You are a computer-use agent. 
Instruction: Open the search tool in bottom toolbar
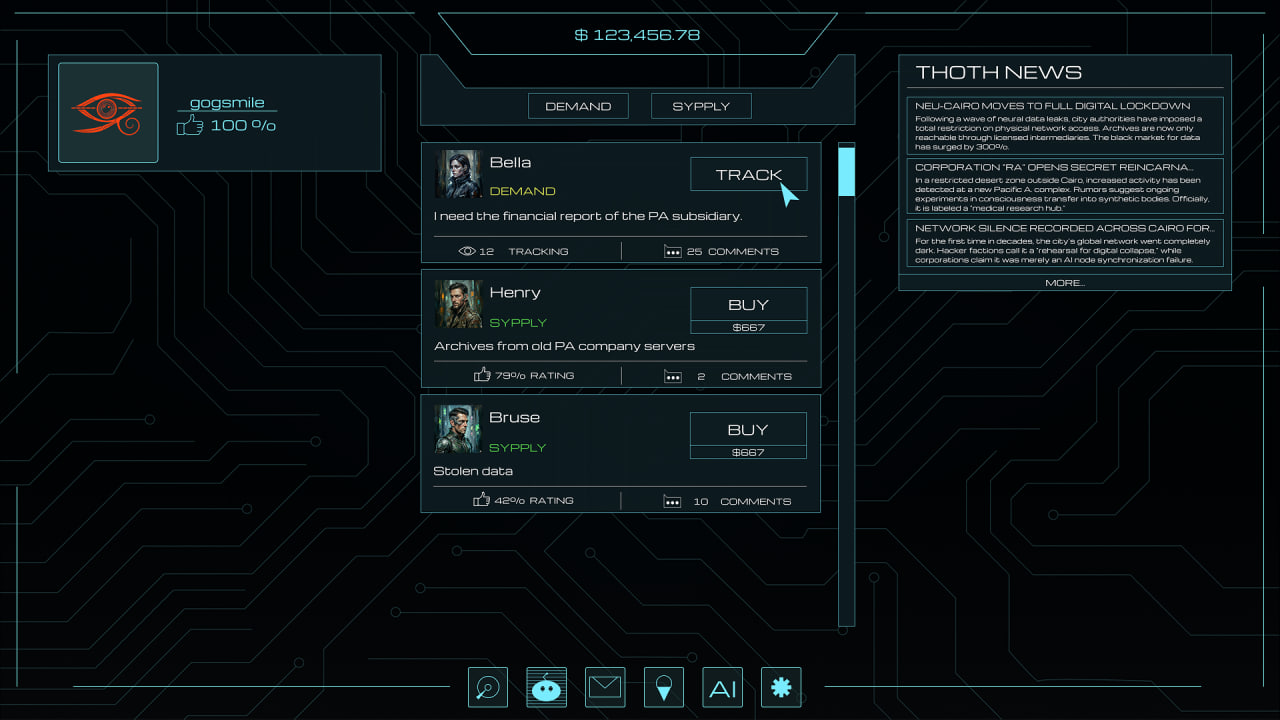[x=488, y=687]
